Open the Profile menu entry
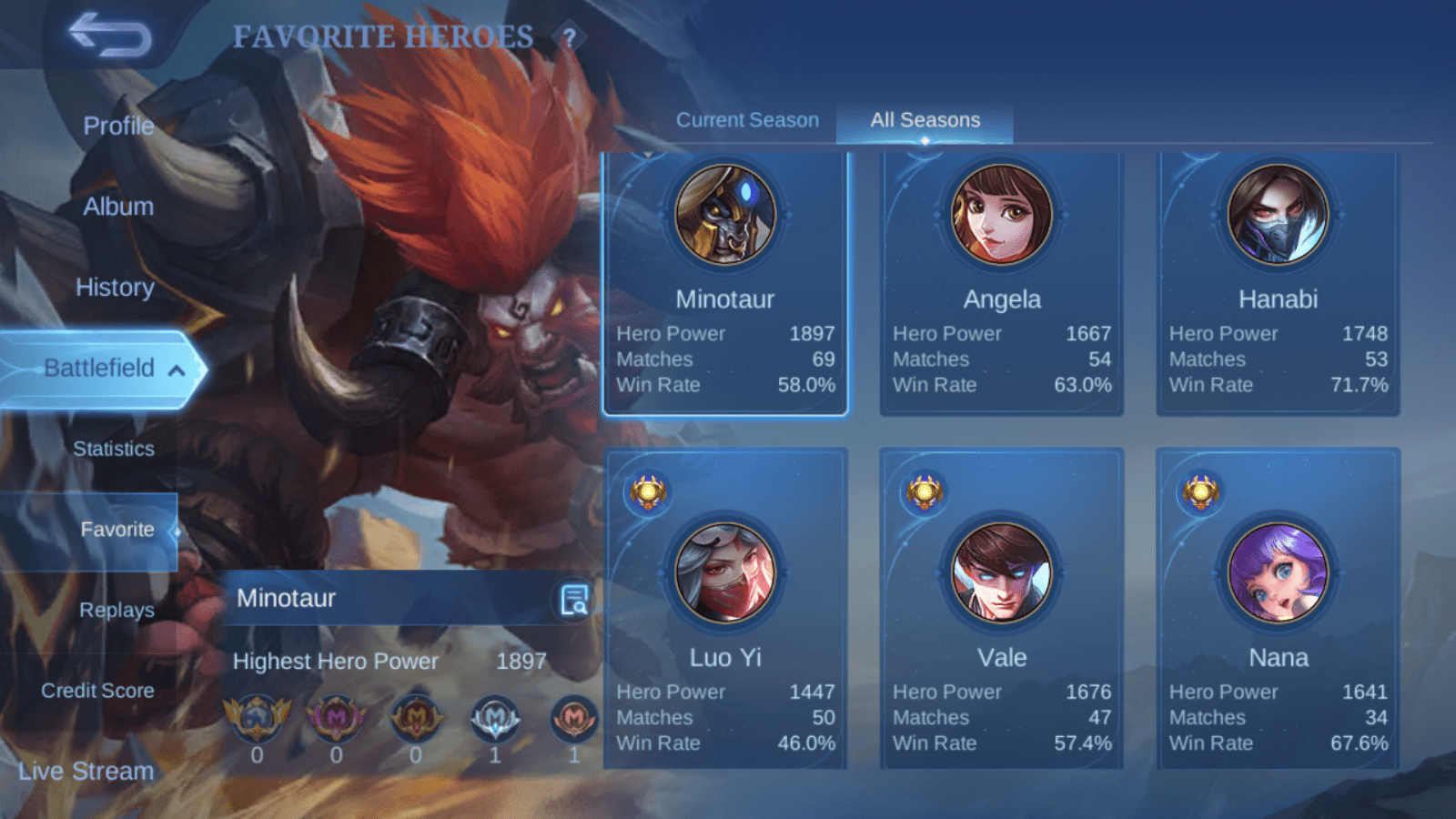 click(x=118, y=126)
